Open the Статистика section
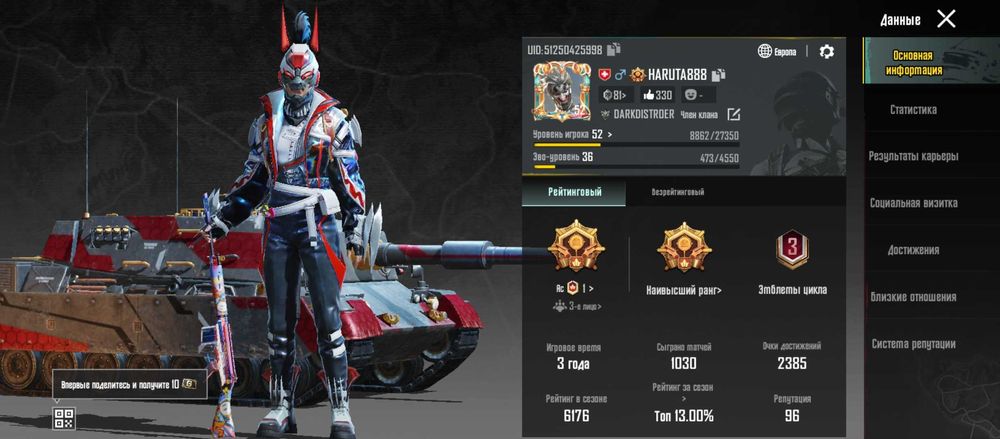This screenshot has height=439, width=1000. 913,110
